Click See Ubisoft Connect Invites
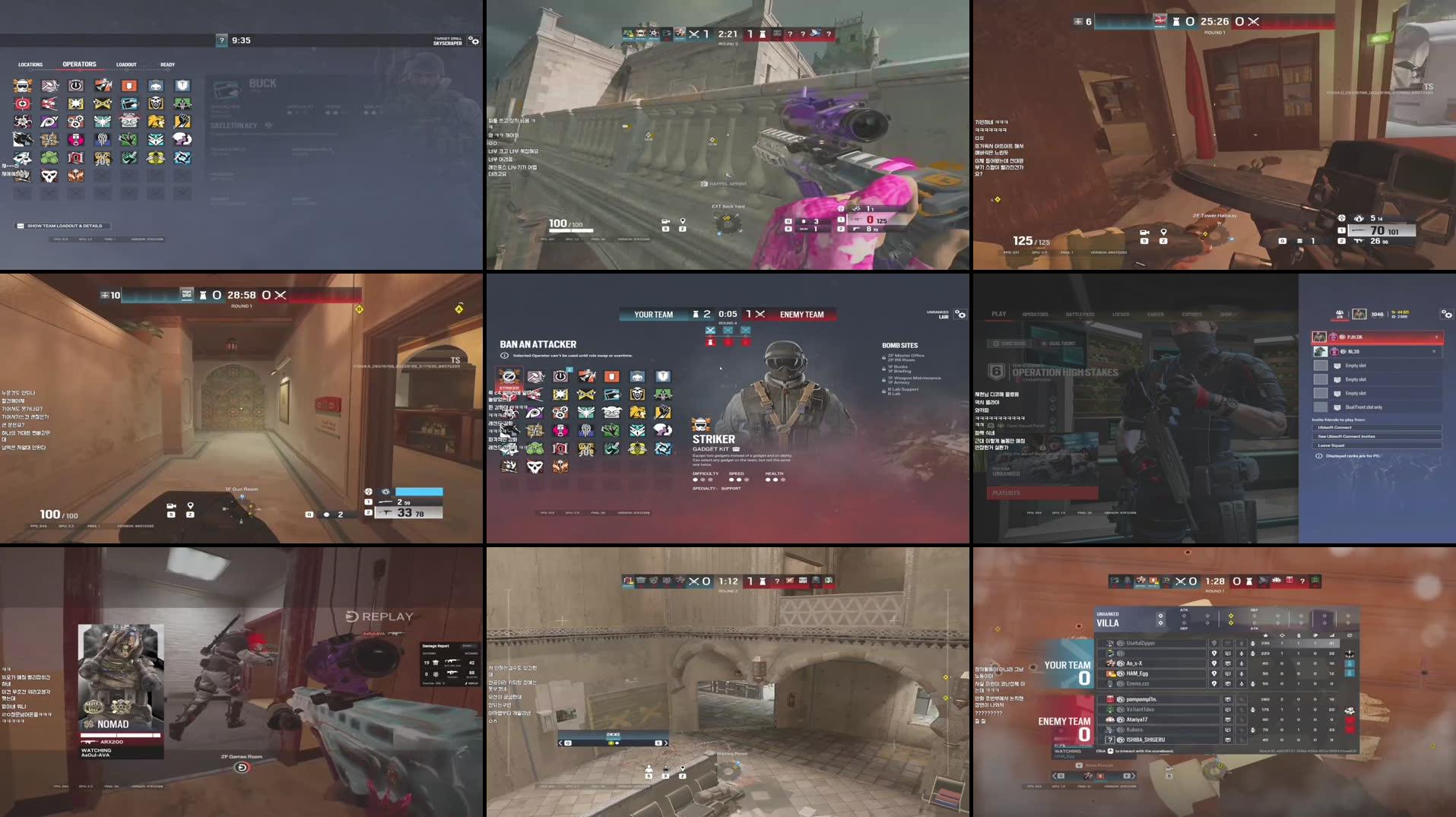This screenshot has width=1456, height=817. click(x=1346, y=436)
